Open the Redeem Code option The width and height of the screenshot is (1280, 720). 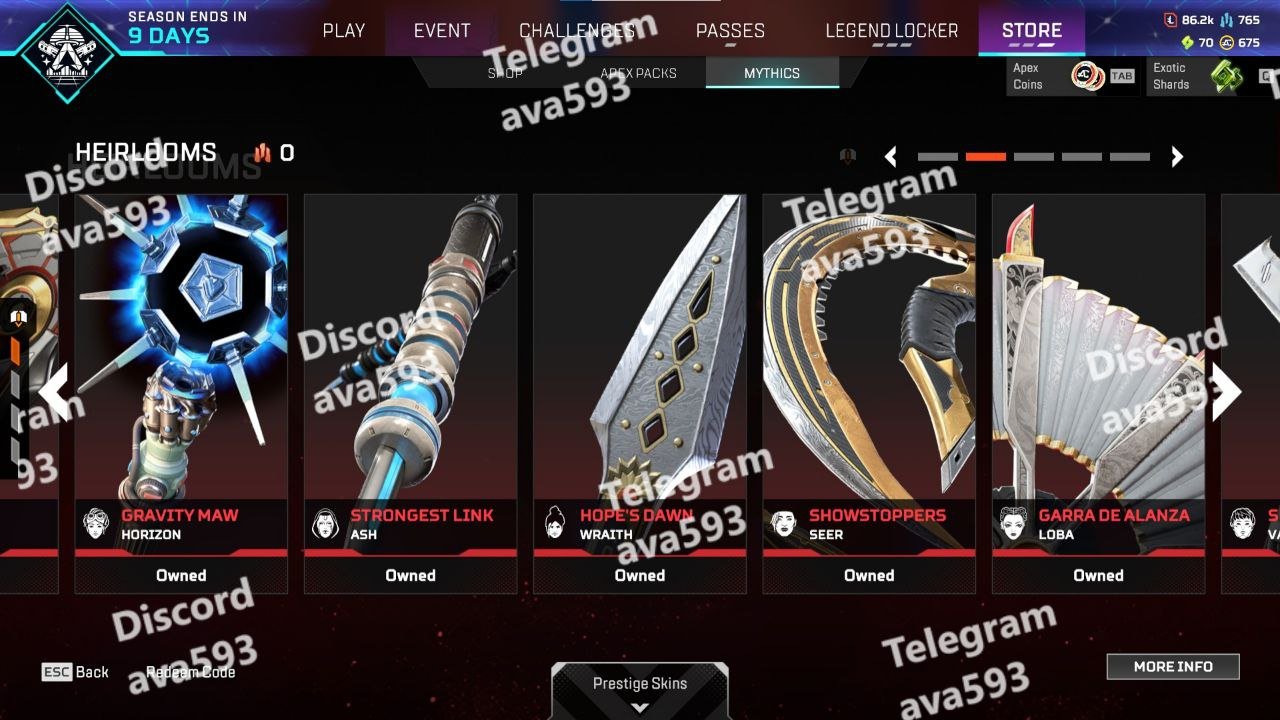190,672
